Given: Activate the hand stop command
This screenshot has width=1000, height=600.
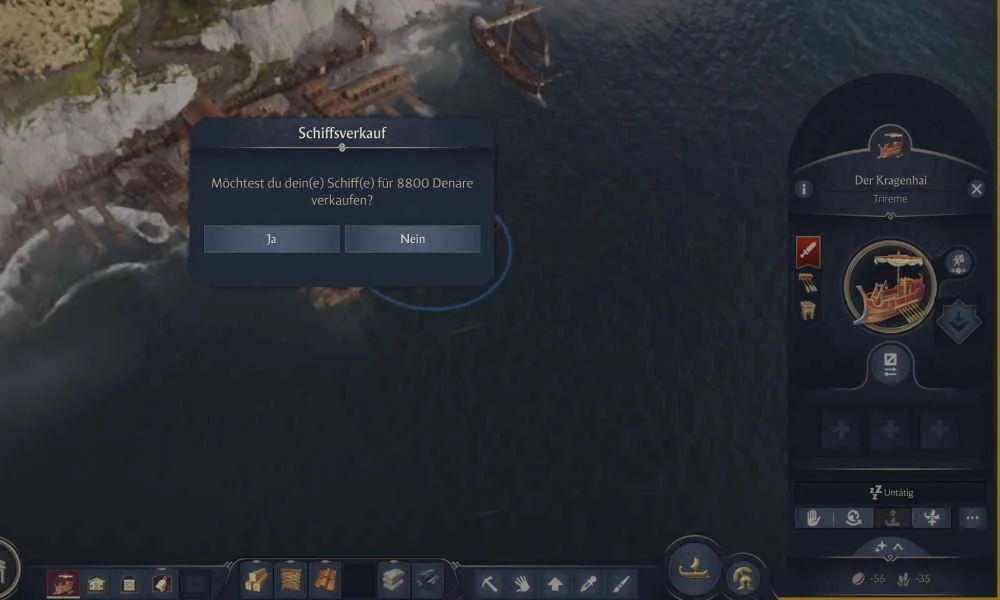Looking at the screenshot, I should 814,518.
